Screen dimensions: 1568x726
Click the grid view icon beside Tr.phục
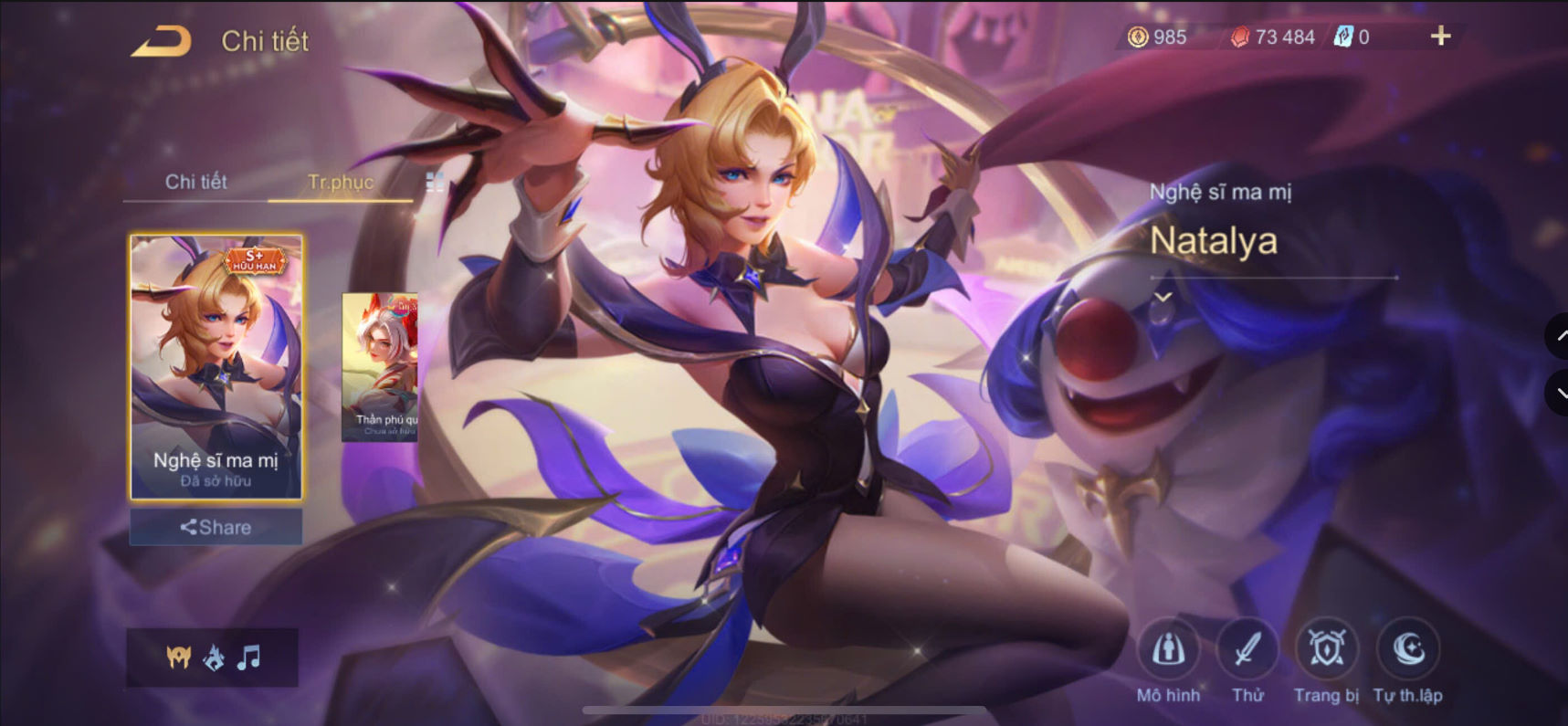pyautogui.click(x=437, y=182)
